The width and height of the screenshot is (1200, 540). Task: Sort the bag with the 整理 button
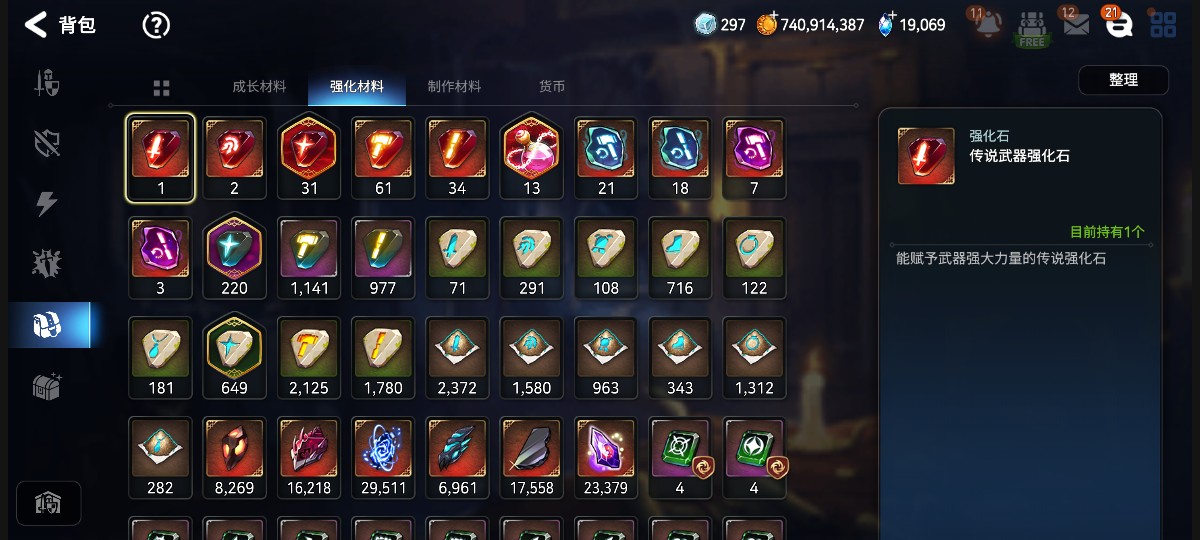(x=1123, y=80)
